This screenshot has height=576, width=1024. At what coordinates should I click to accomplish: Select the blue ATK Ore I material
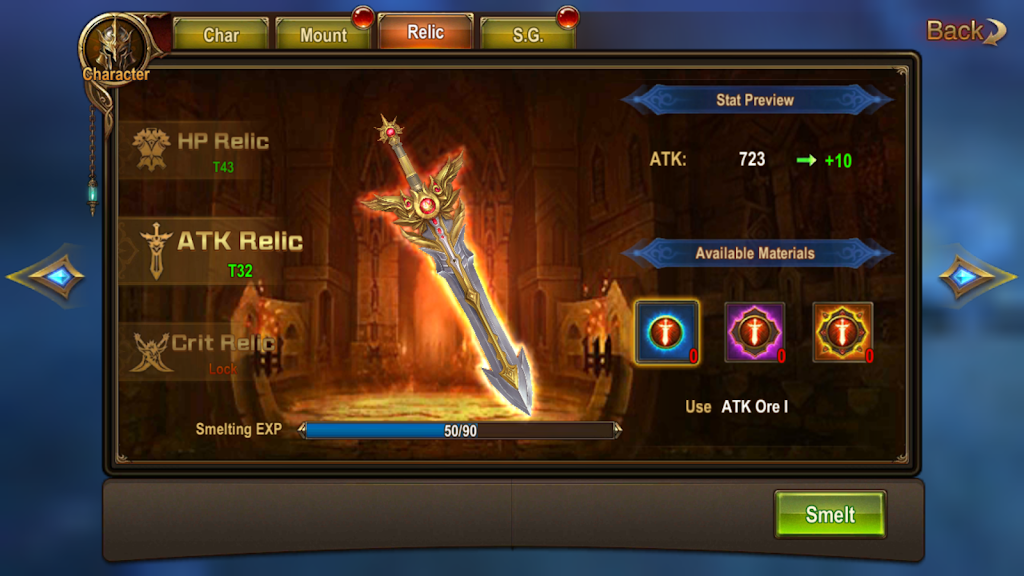(x=665, y=332)
